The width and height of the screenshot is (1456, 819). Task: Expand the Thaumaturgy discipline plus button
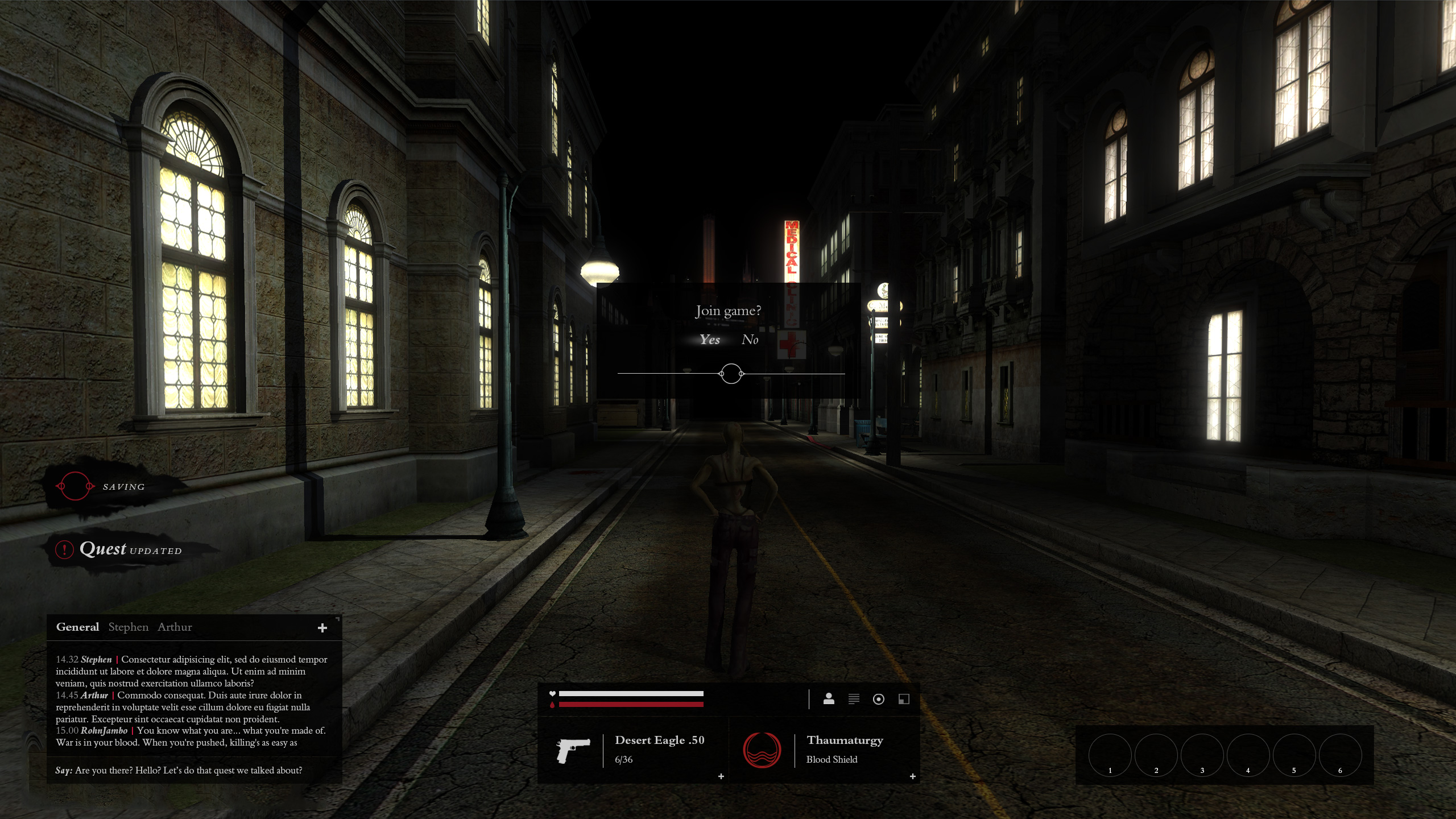coord(913,776)
